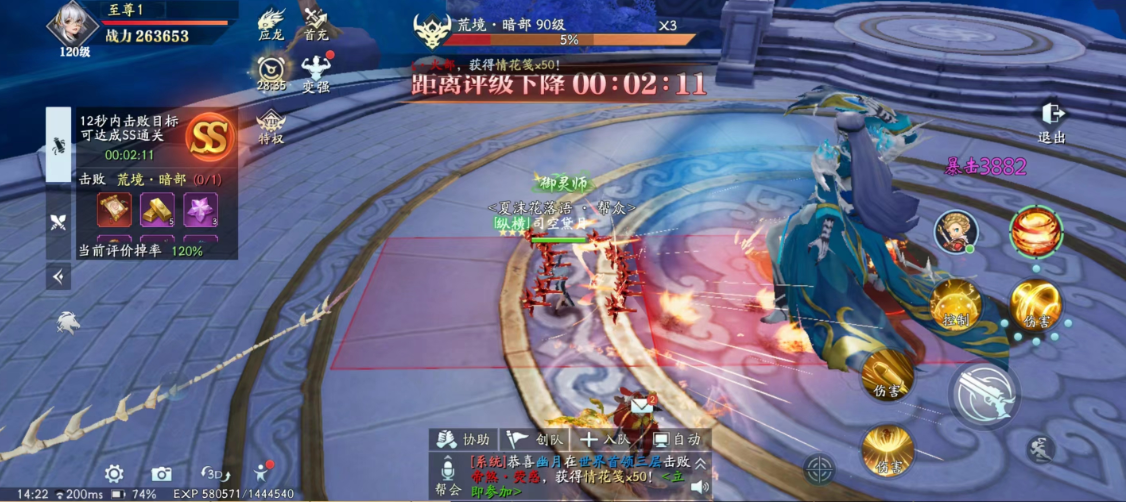Open the 首充 first recharge icon
Viewport: 1126px width, 502px height.
point(316,23)
